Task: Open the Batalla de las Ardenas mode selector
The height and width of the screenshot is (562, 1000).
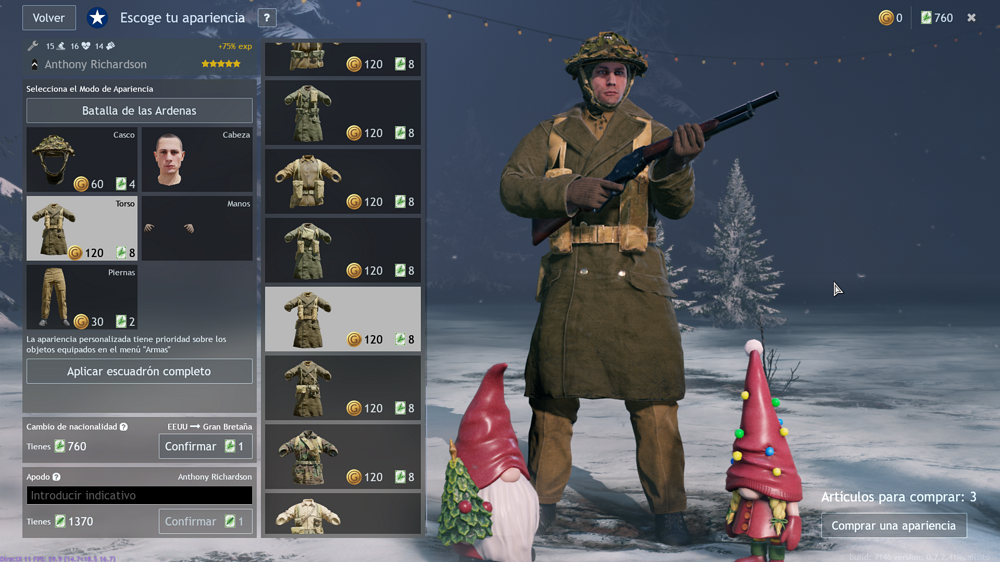Action: [139, 111]
